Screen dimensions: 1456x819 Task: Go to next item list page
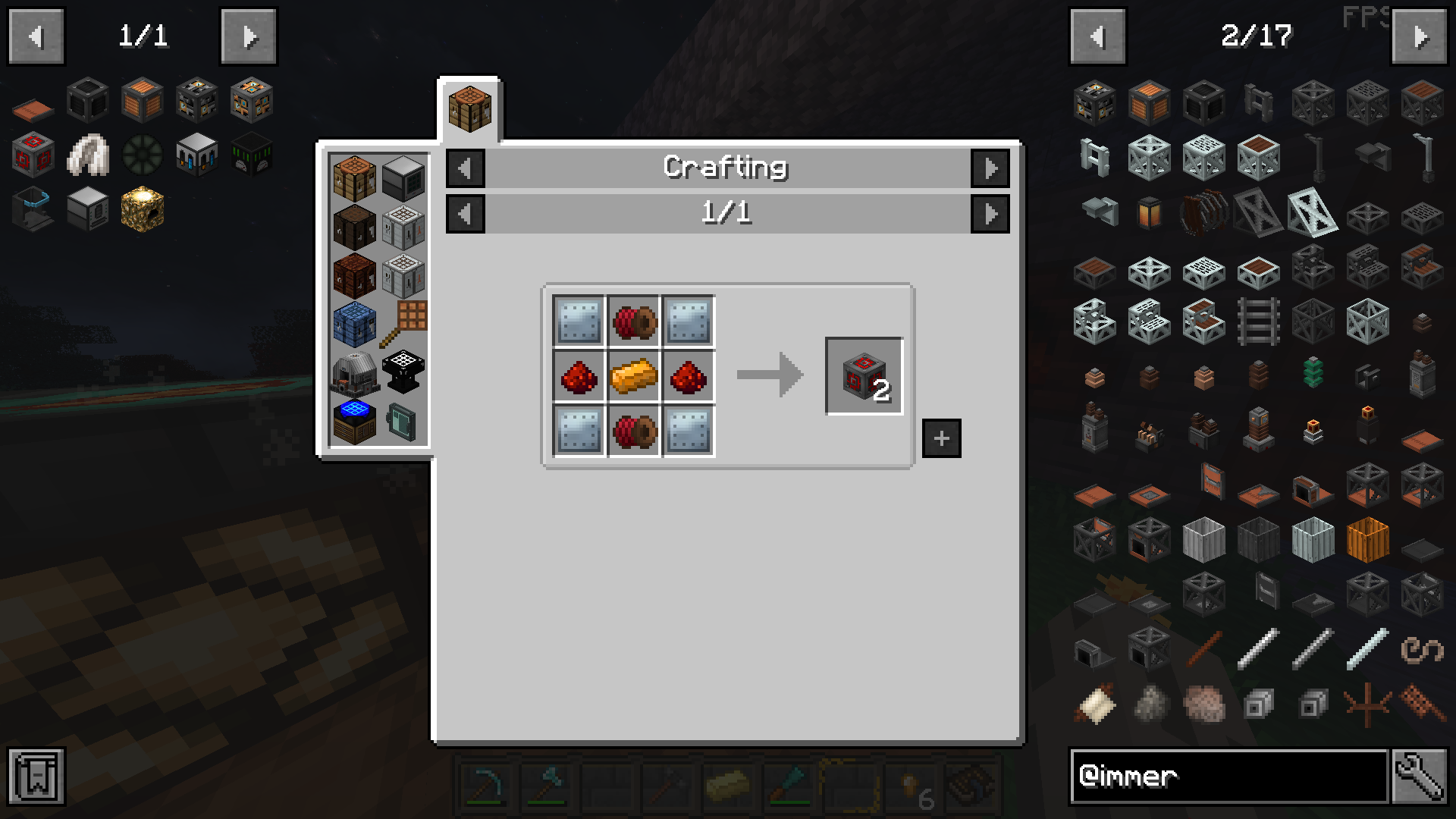pyautogui.click(x=1419, y=36)
